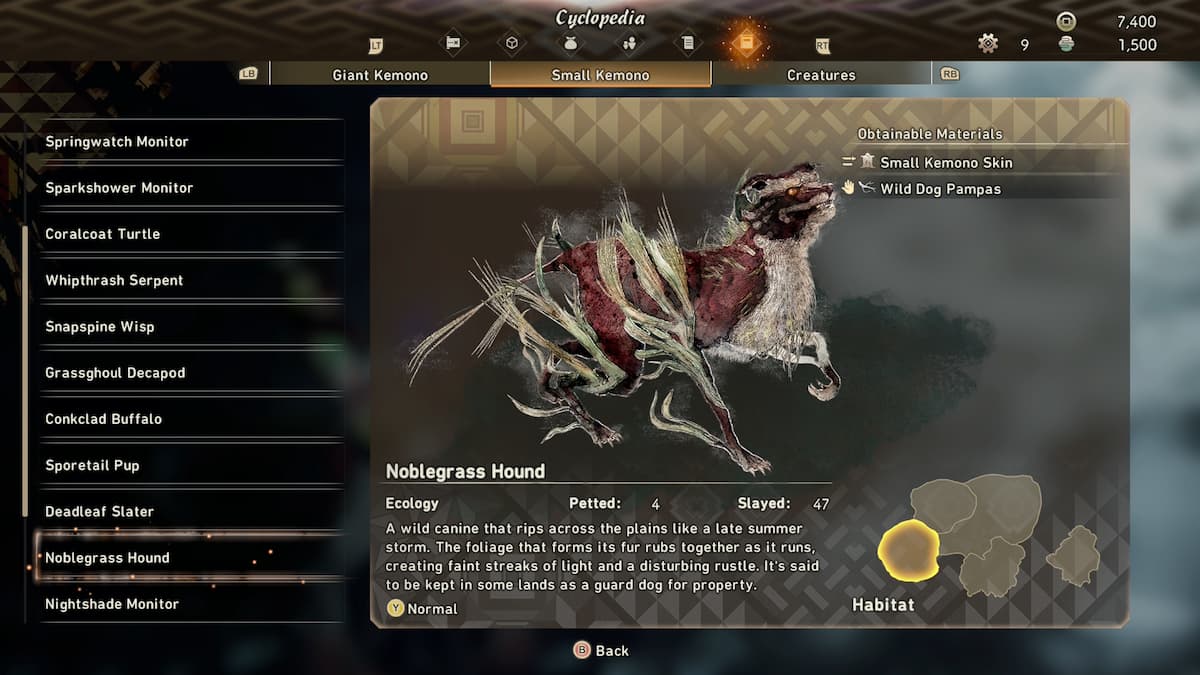Open the pouch icon menu page
Screen dimensions: 1200x675
(571, 43)
